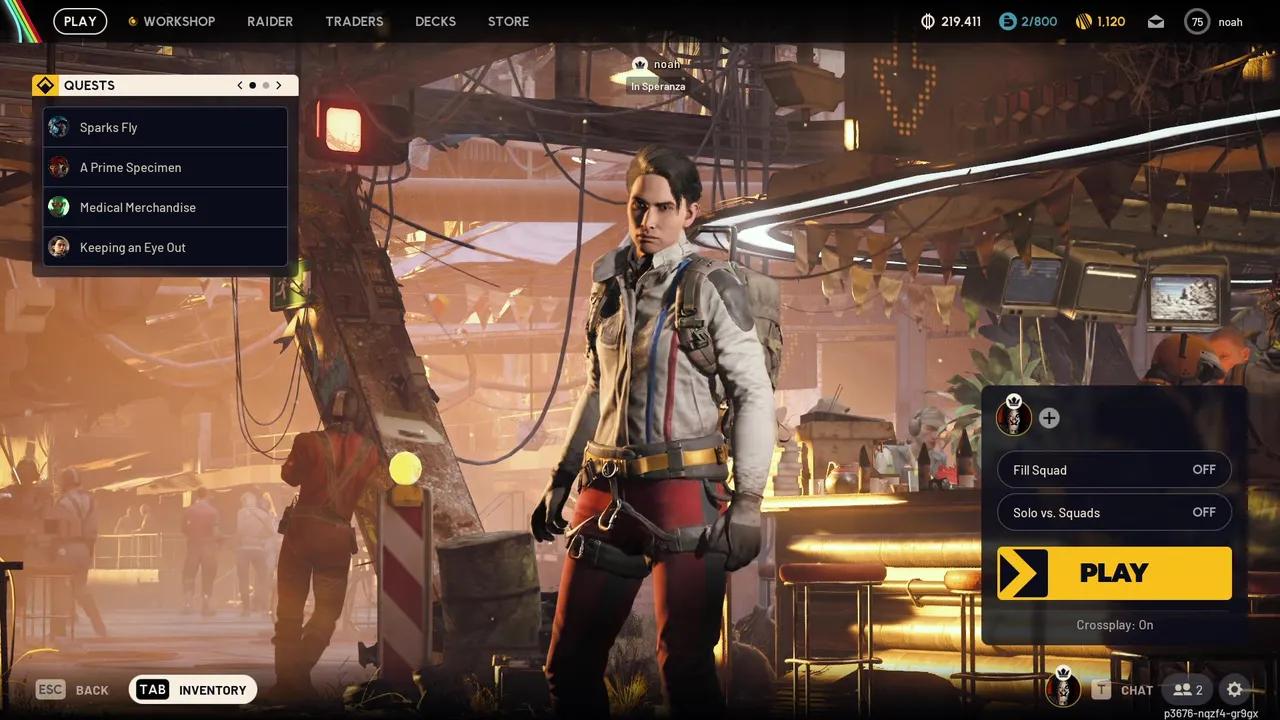Toggle the Fill Squad option

1114,470
